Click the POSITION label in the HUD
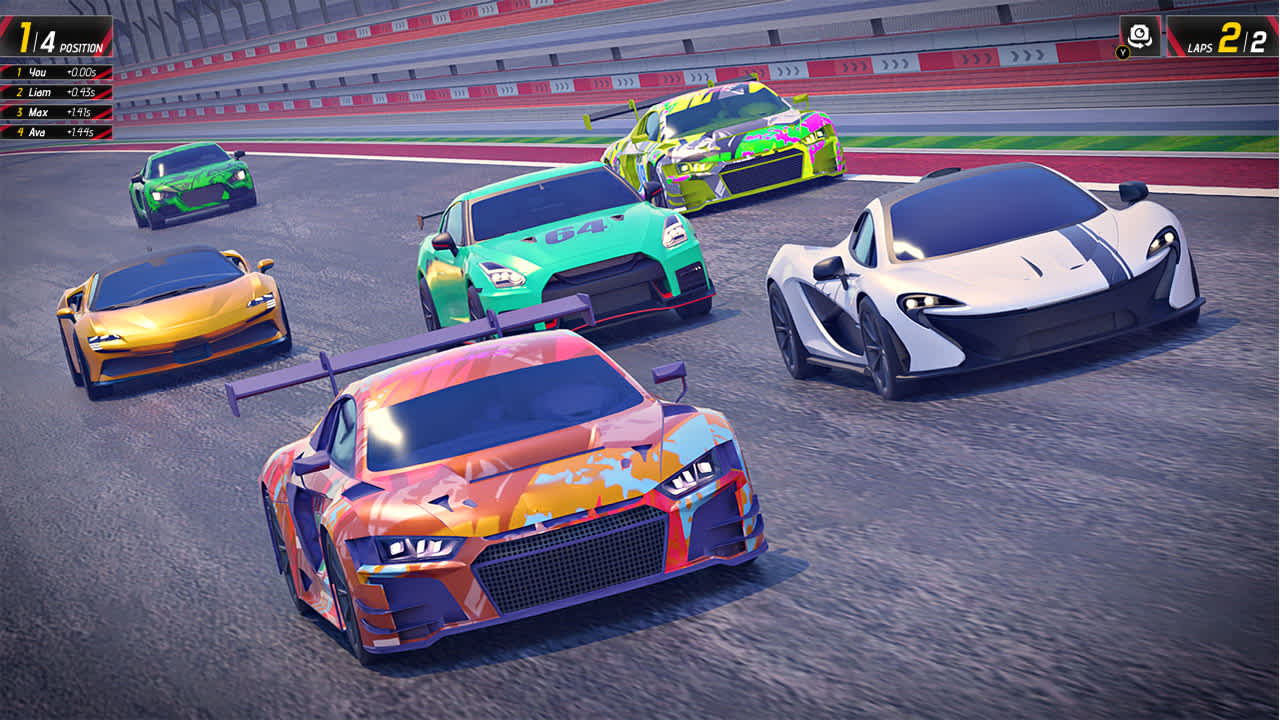Screen dimensions: 1280x720 pyautogui.click(x=82, y=46)
